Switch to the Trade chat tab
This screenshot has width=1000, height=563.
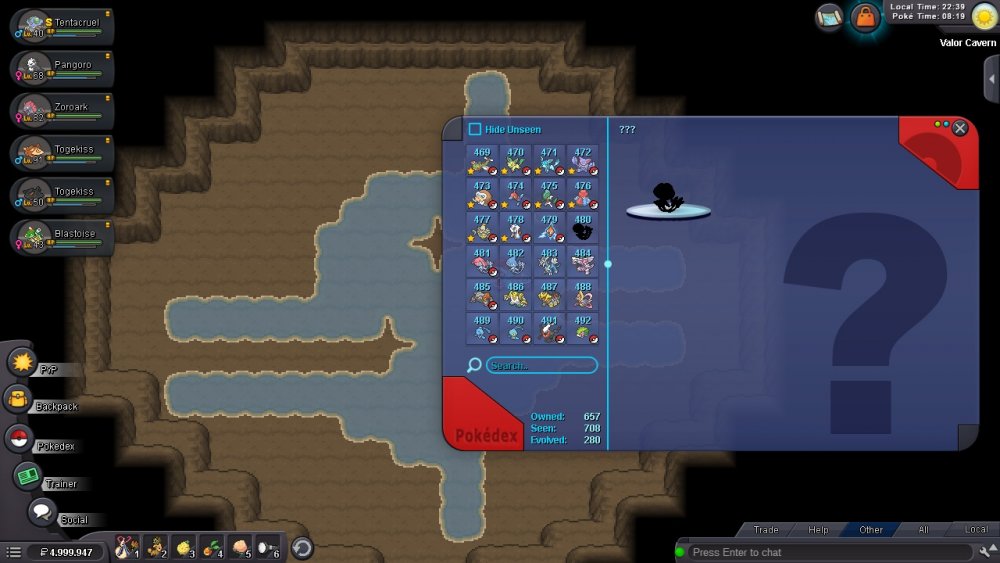coord(766,530)
